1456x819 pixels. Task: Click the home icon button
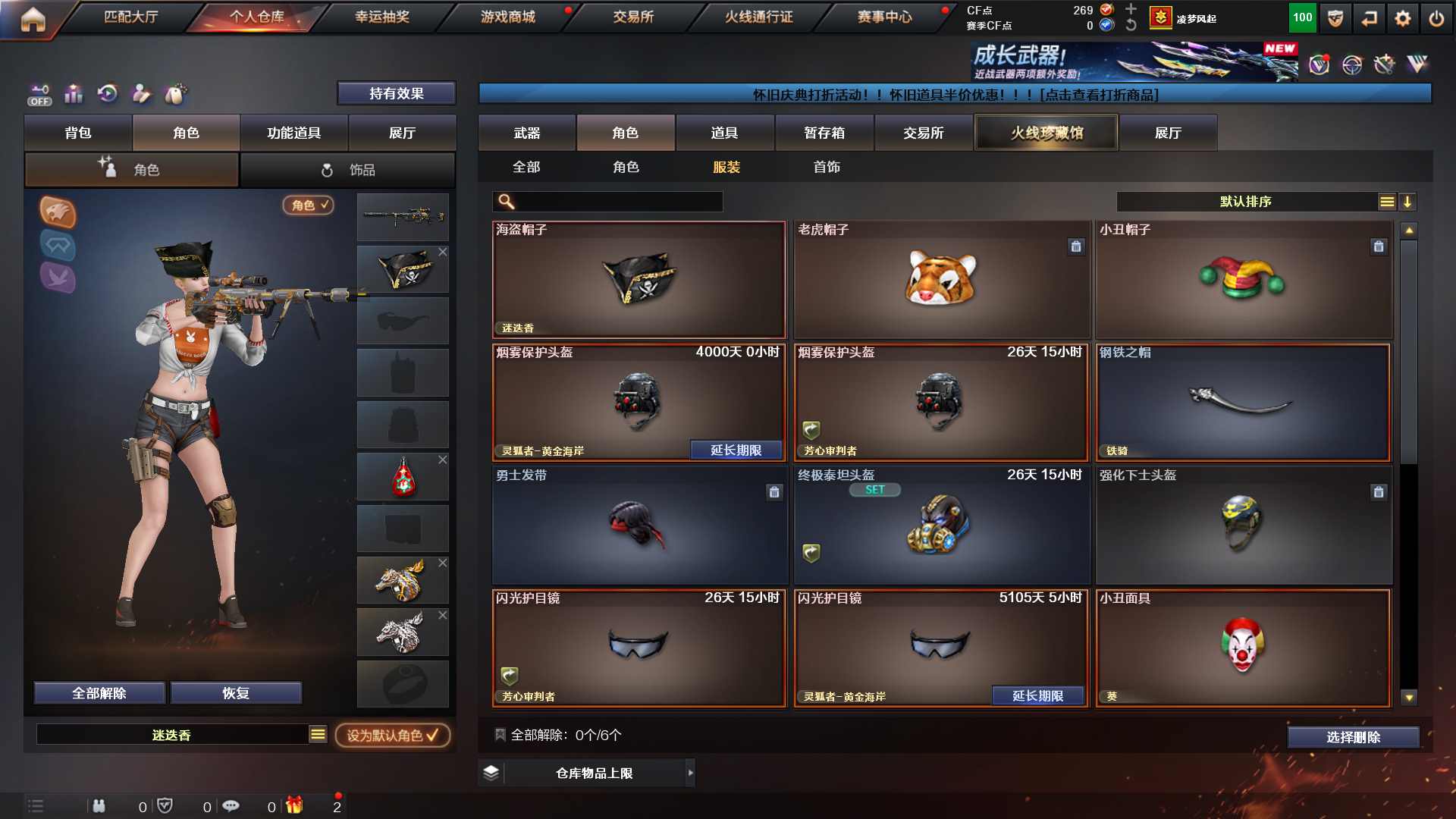[33, 19]
